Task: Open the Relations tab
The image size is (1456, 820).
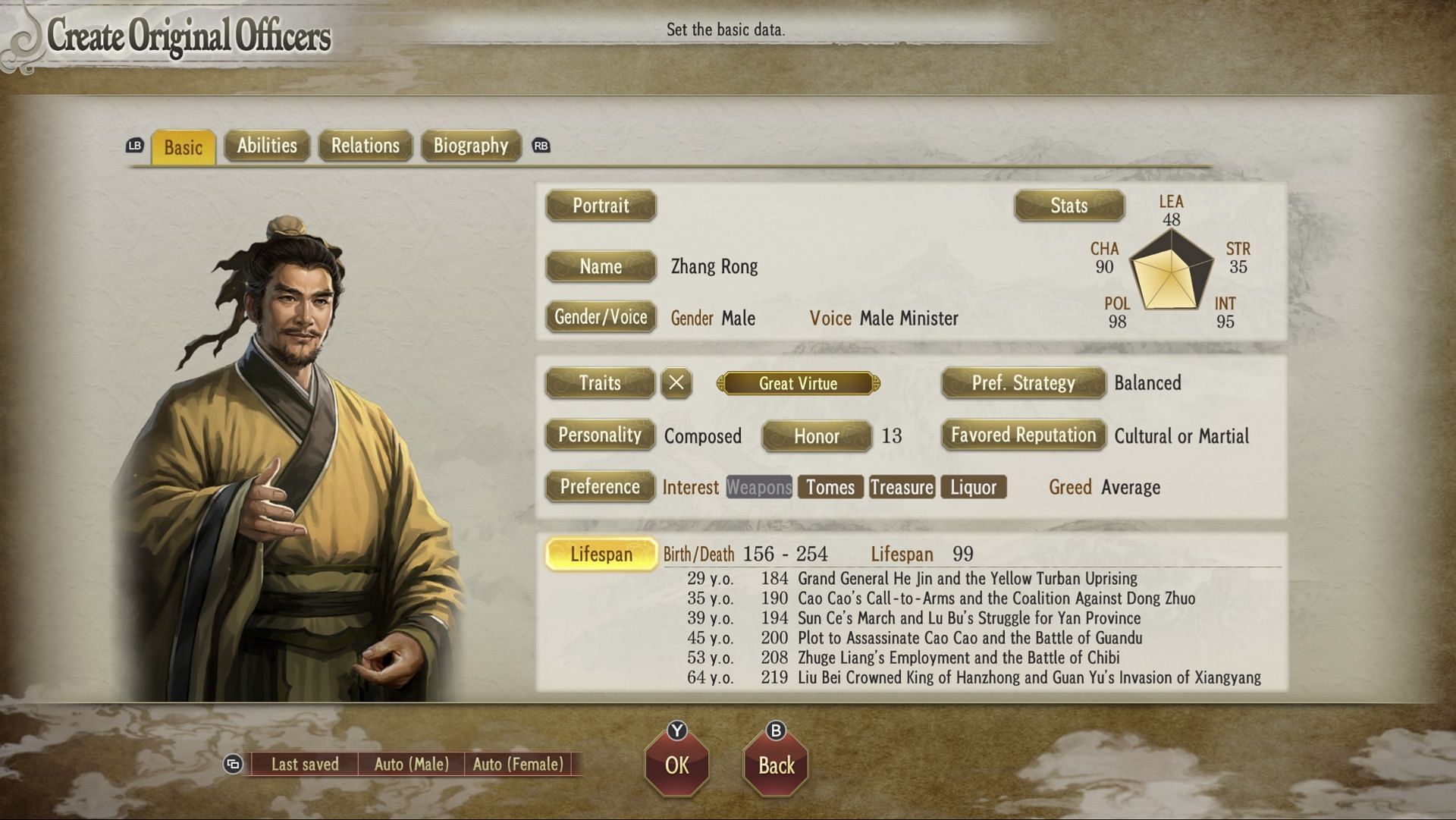Action: coord(365,146)
